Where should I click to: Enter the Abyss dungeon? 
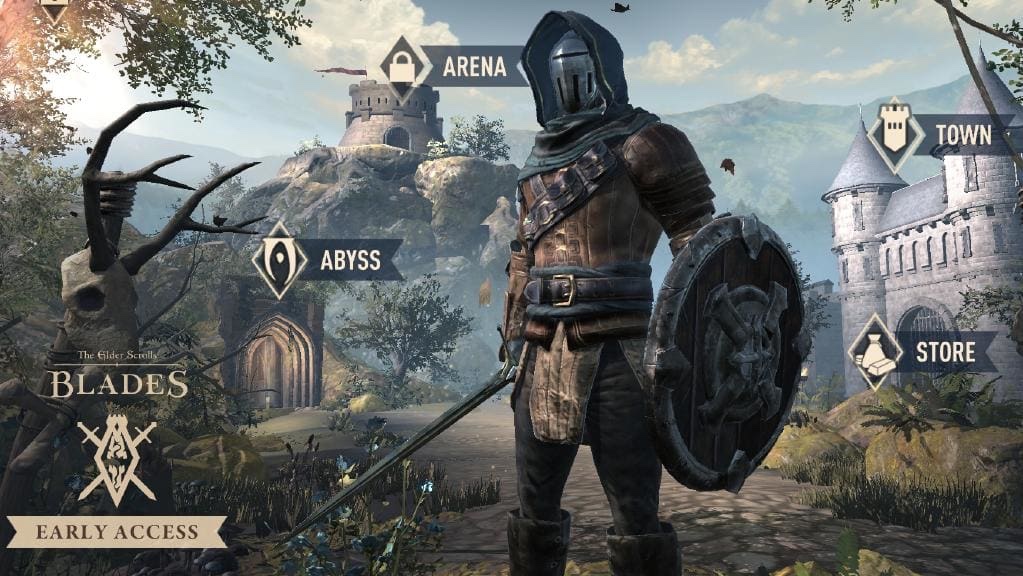pyautogui.click(x=328, y=260)
